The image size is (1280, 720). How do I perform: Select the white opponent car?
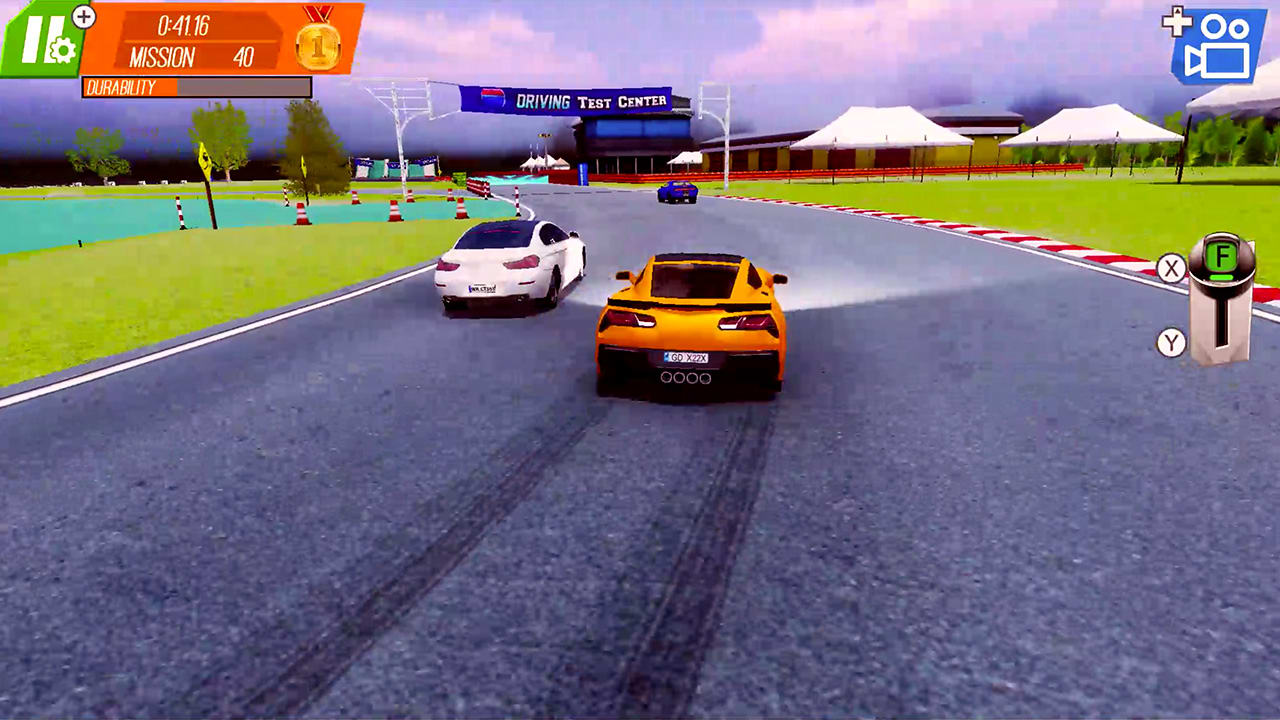tap(510, 265)
